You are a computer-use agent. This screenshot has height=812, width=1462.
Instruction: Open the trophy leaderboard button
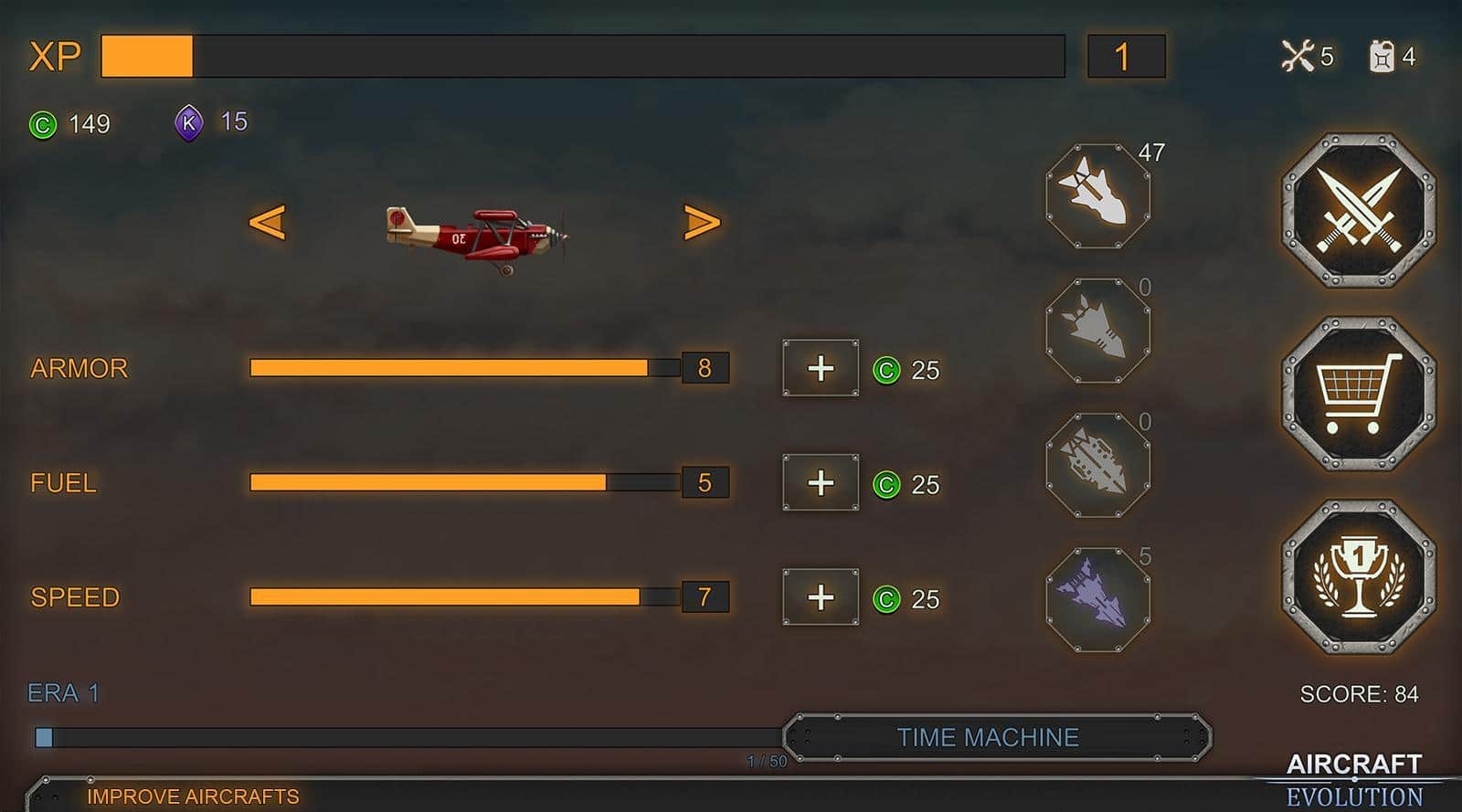(1359, 577)
